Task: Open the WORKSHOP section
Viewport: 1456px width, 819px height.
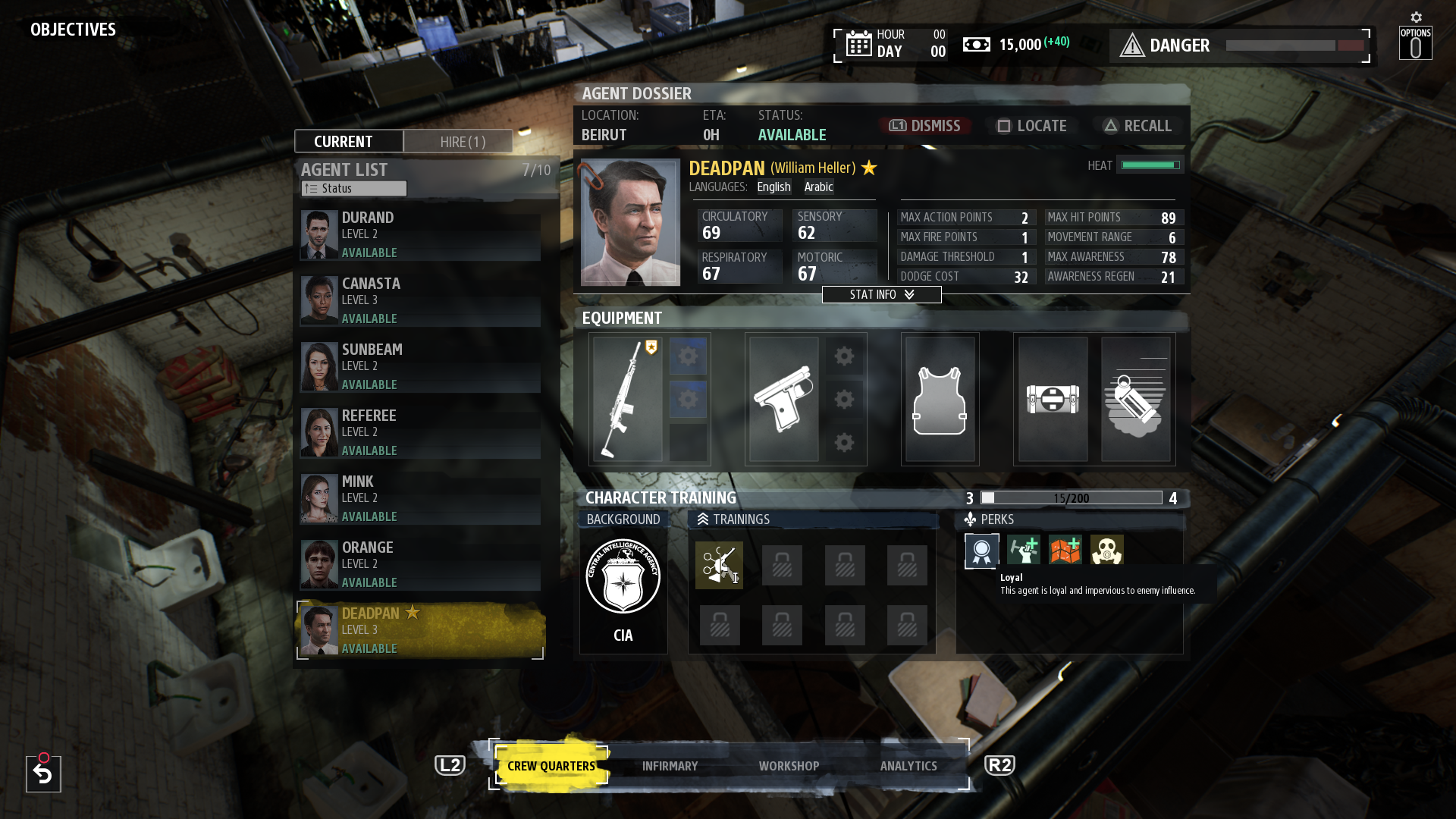Action: pos(789,766)
